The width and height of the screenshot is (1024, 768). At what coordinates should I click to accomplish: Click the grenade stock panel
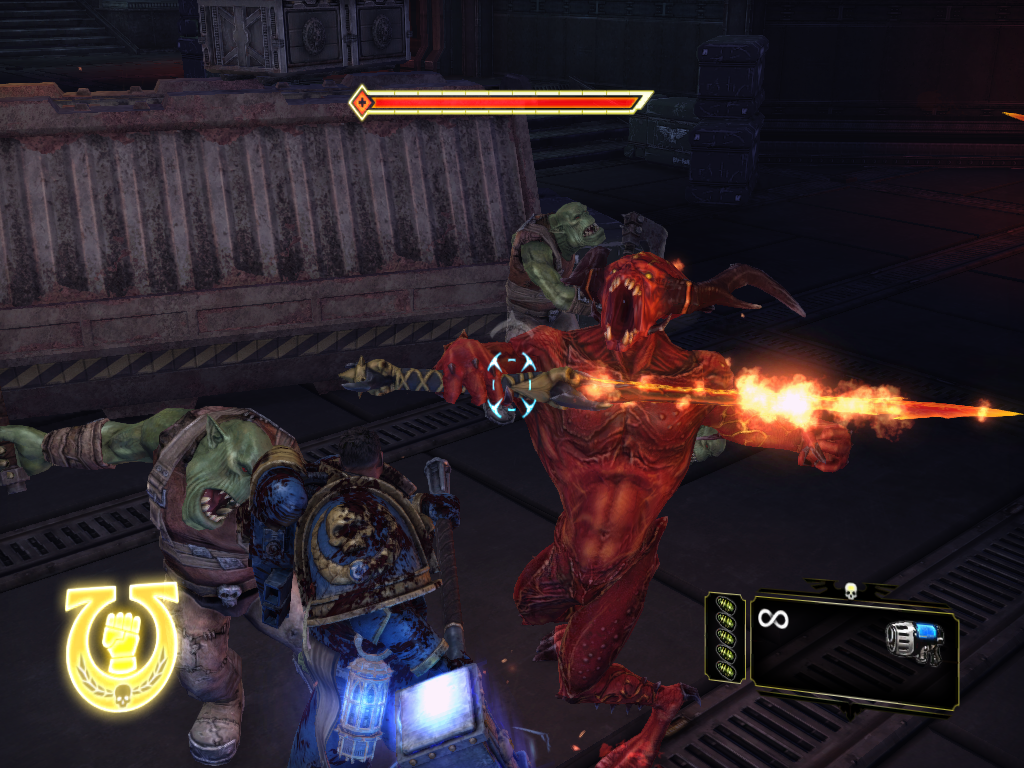coord(724,637)
